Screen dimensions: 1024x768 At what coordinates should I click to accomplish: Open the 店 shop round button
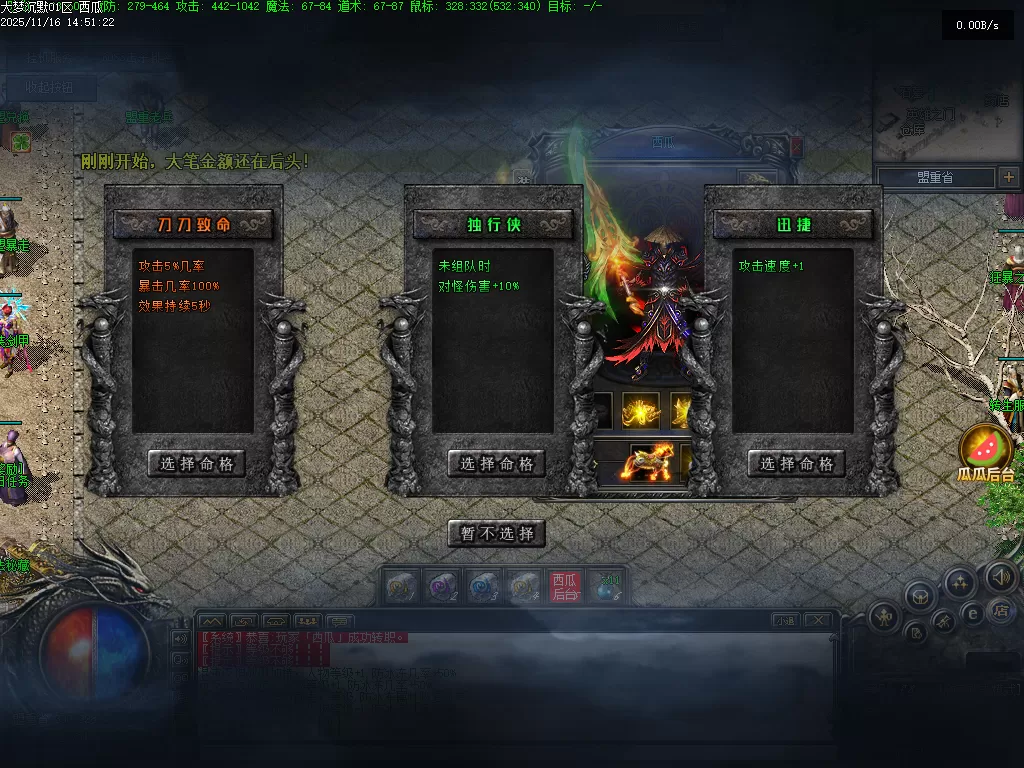[999, 610]
